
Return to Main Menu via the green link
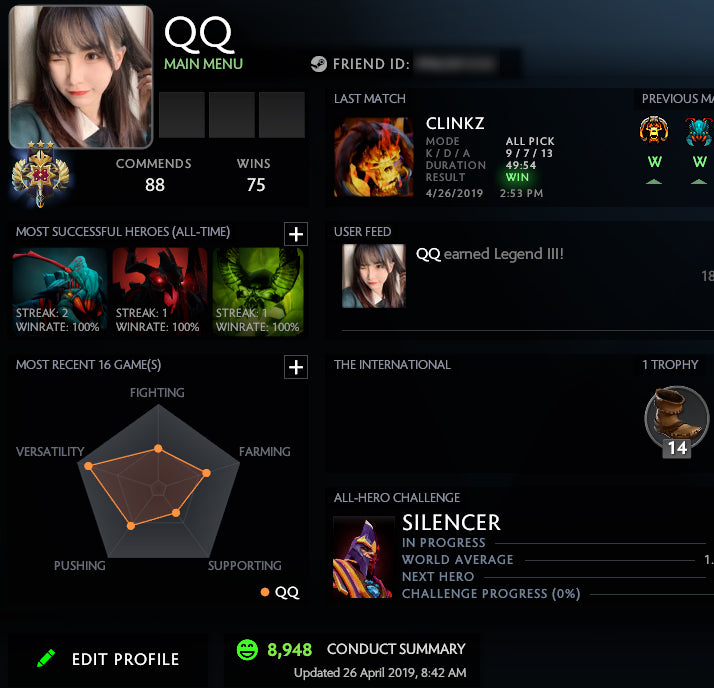coord(203,64)
